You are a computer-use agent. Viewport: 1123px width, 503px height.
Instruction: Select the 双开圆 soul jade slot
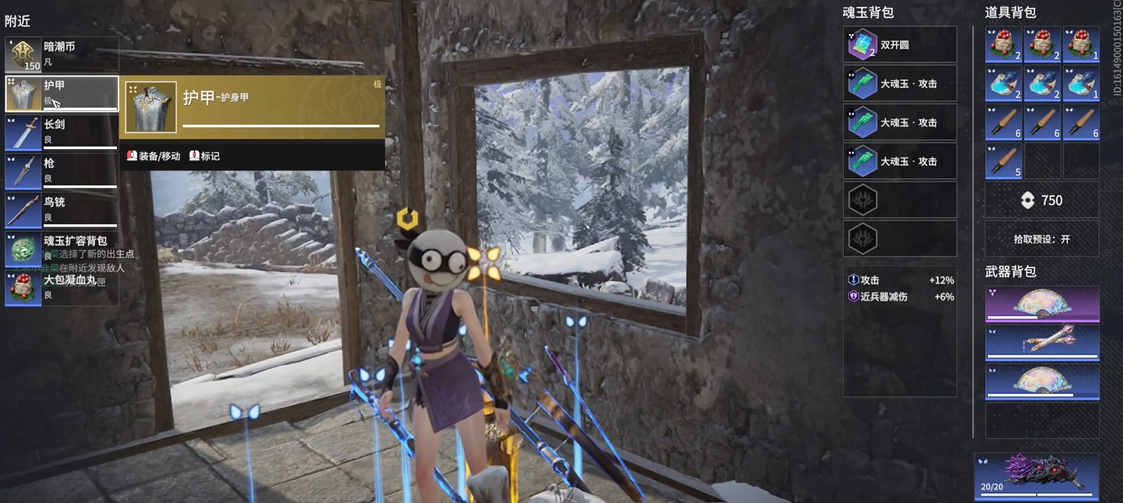(900, 45)
